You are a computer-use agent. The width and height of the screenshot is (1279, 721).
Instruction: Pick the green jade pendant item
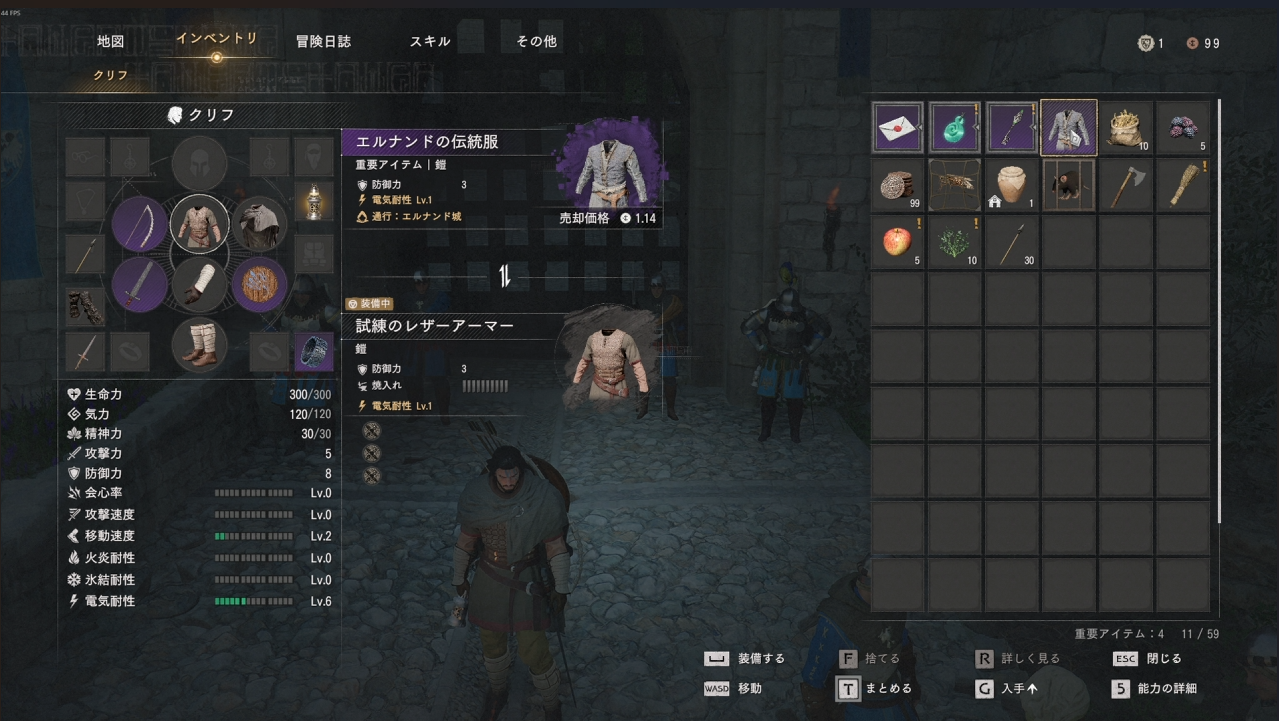point(955,128)
